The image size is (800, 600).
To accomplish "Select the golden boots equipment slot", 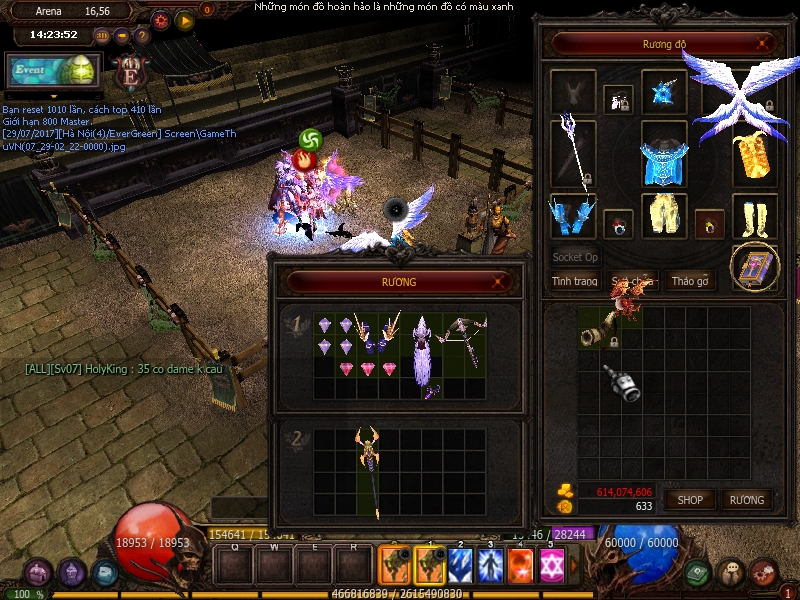I will (x=755, y=215).
